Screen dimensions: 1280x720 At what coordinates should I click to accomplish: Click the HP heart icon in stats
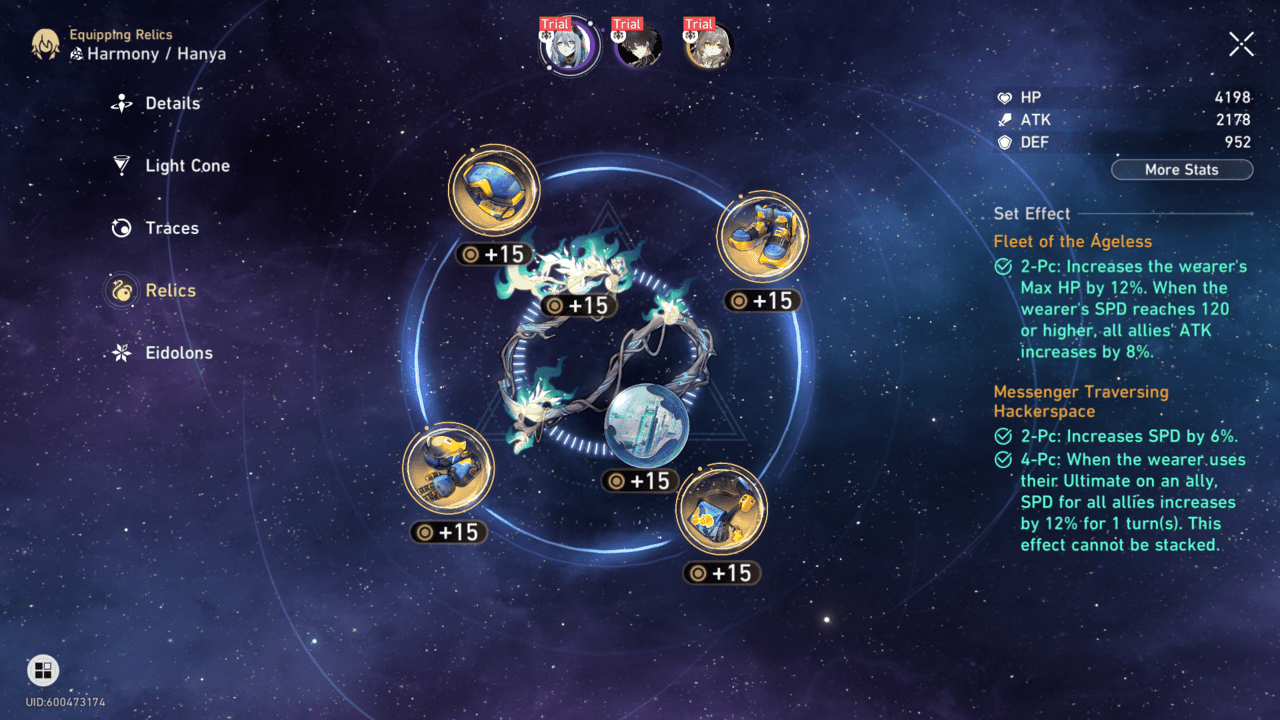click(x=1008, y=97)
